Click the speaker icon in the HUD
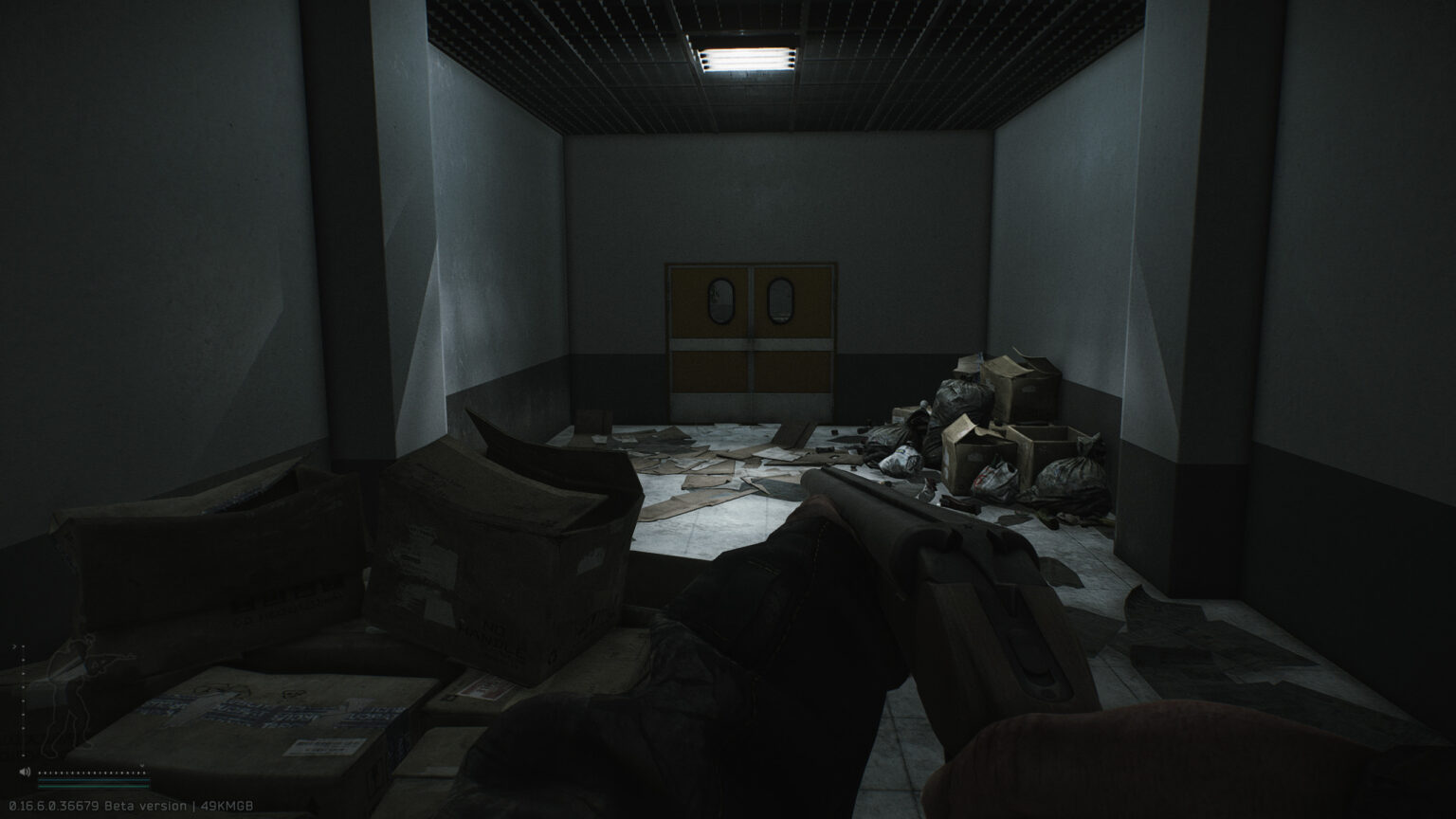 25,771
